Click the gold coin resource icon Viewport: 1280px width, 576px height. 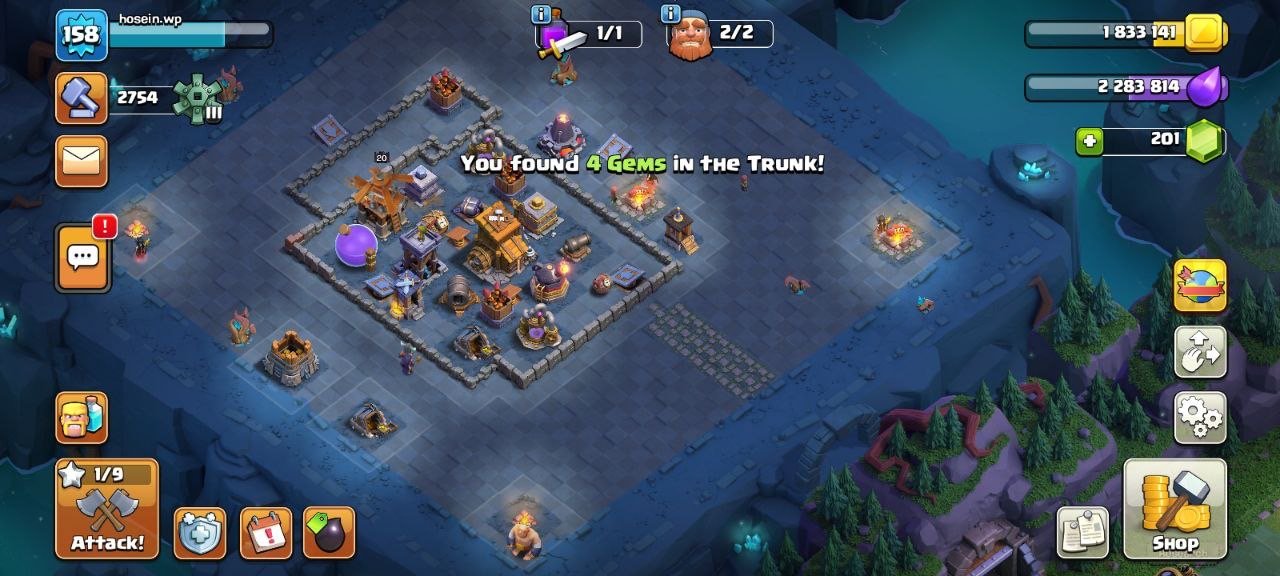(x=1205, y=33)
